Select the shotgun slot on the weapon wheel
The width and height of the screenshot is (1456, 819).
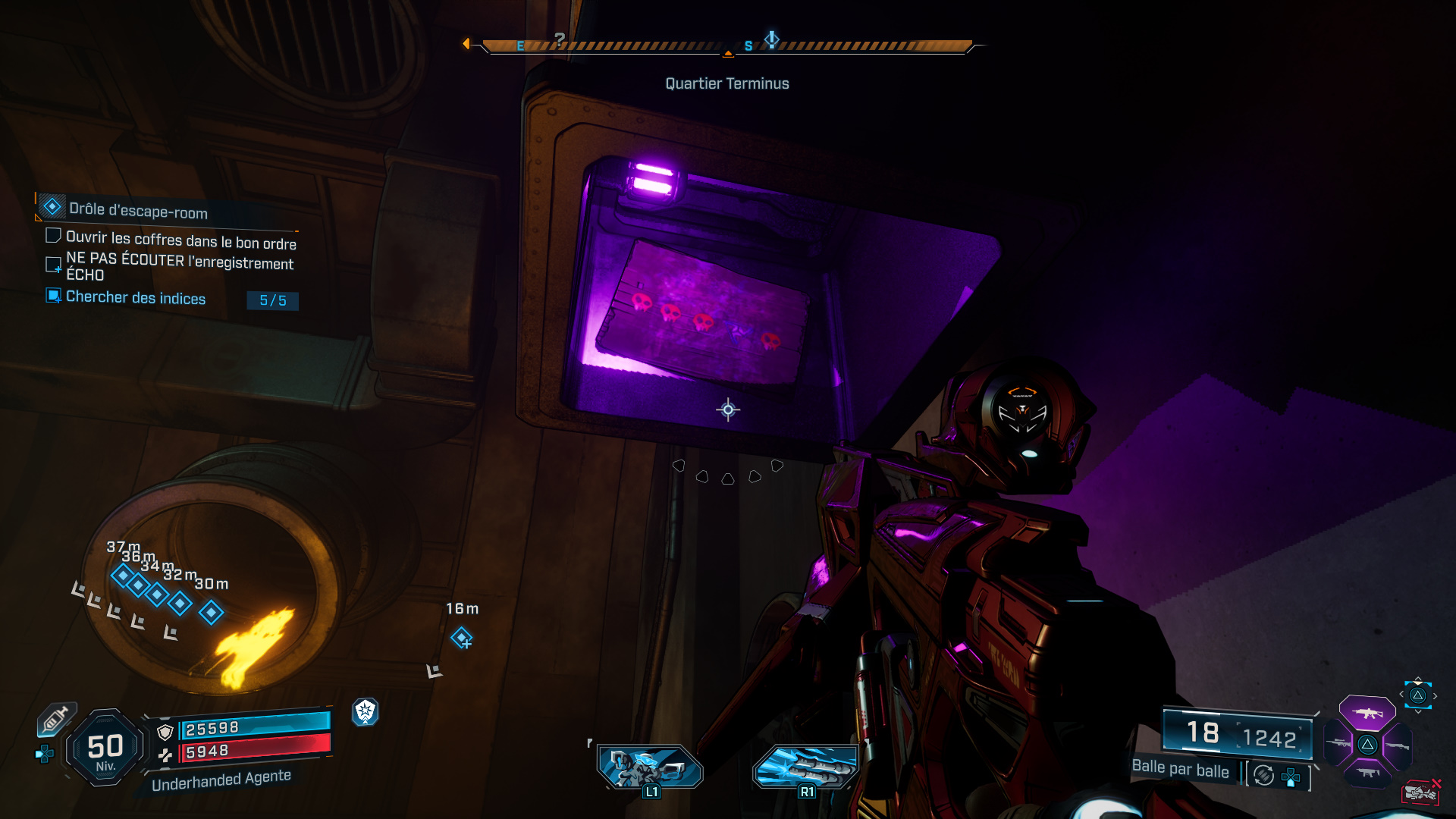pyautogui.click(x=1398, y=746)
